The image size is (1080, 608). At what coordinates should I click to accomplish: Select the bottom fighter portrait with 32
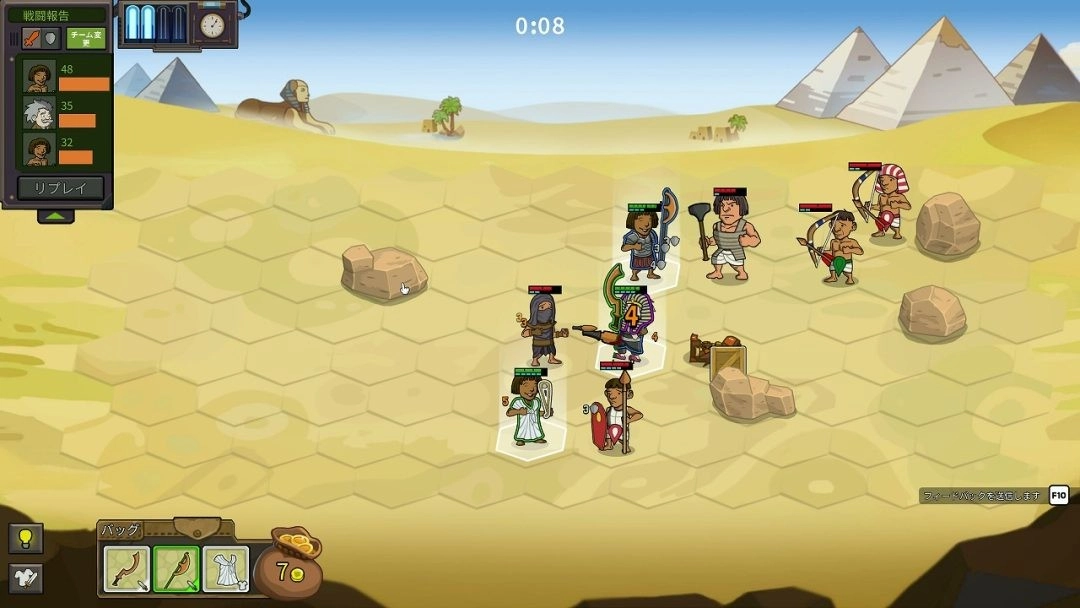click(x=40, y=151)
